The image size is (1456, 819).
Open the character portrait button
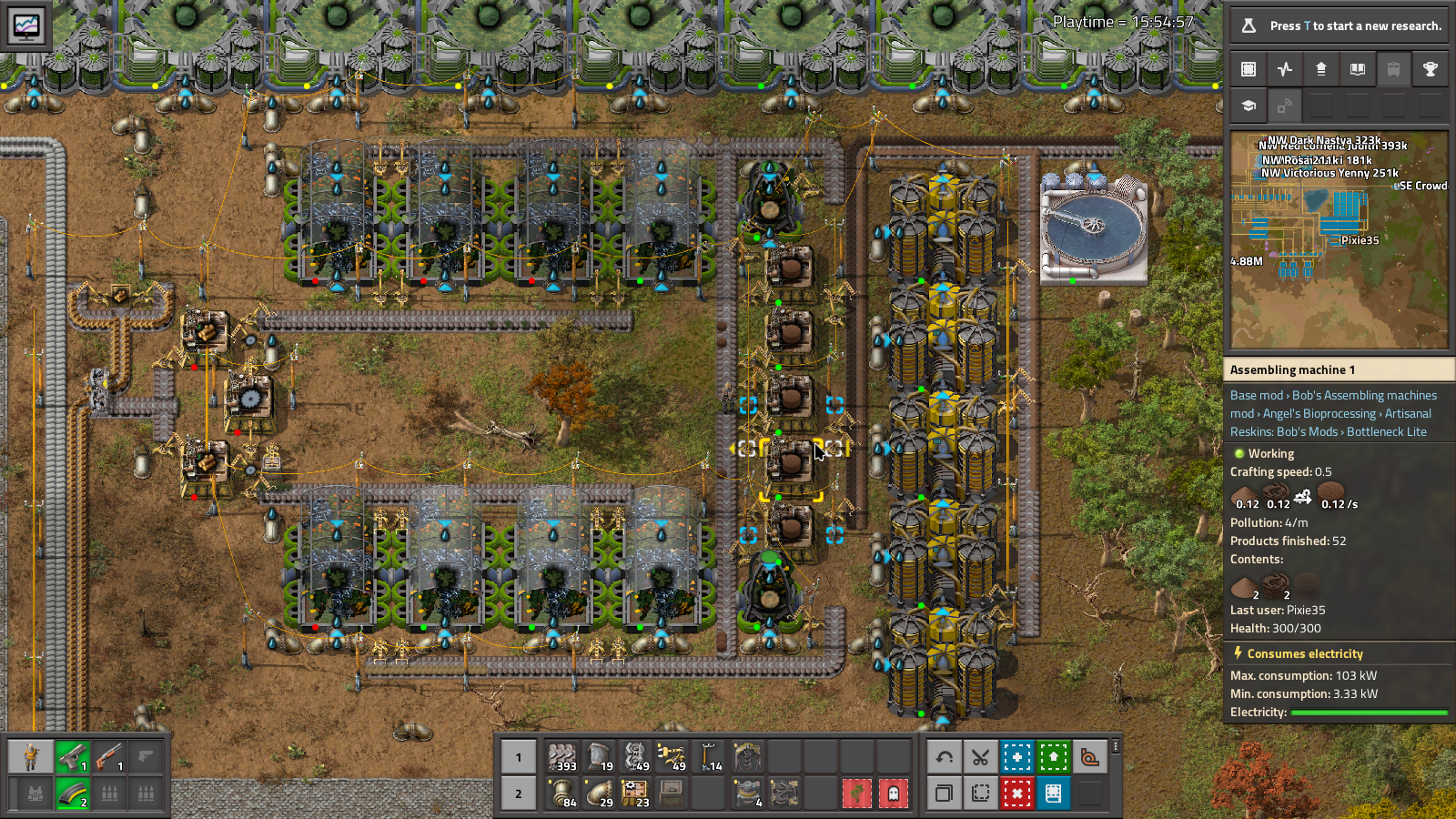pos(31,757)
